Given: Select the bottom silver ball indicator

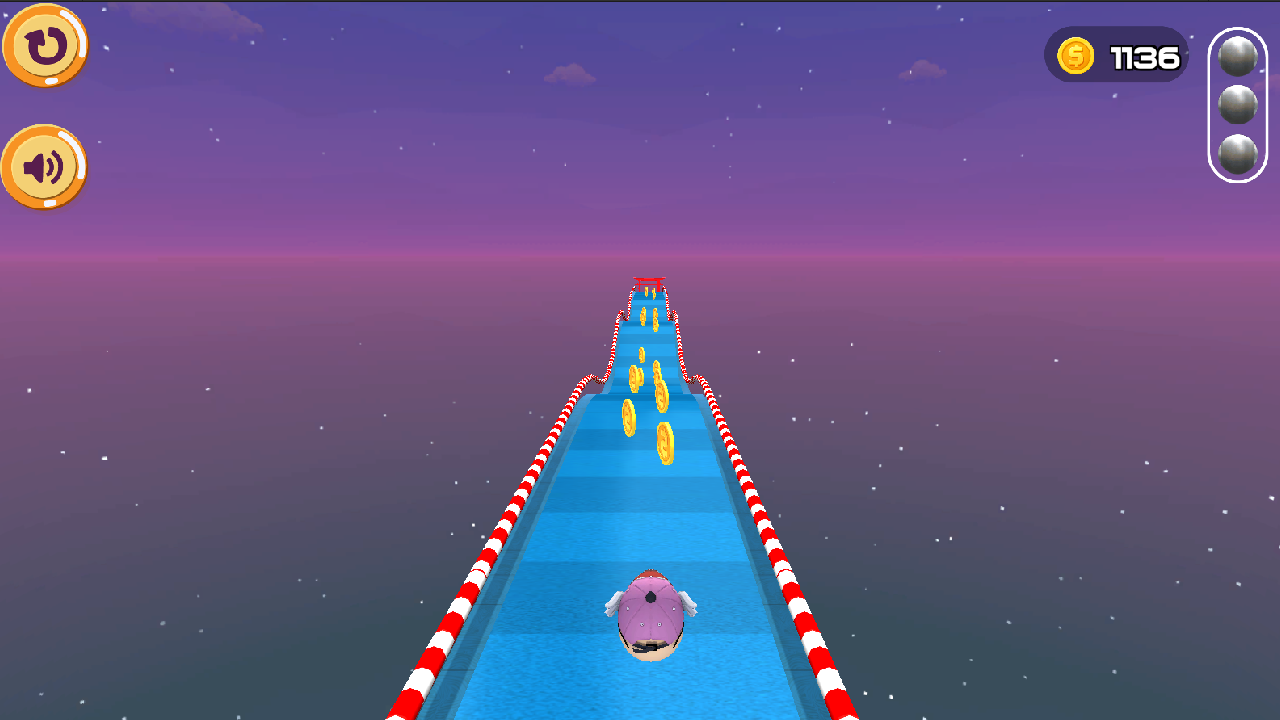Looking at the screenshot, I should click(1237, 152).
